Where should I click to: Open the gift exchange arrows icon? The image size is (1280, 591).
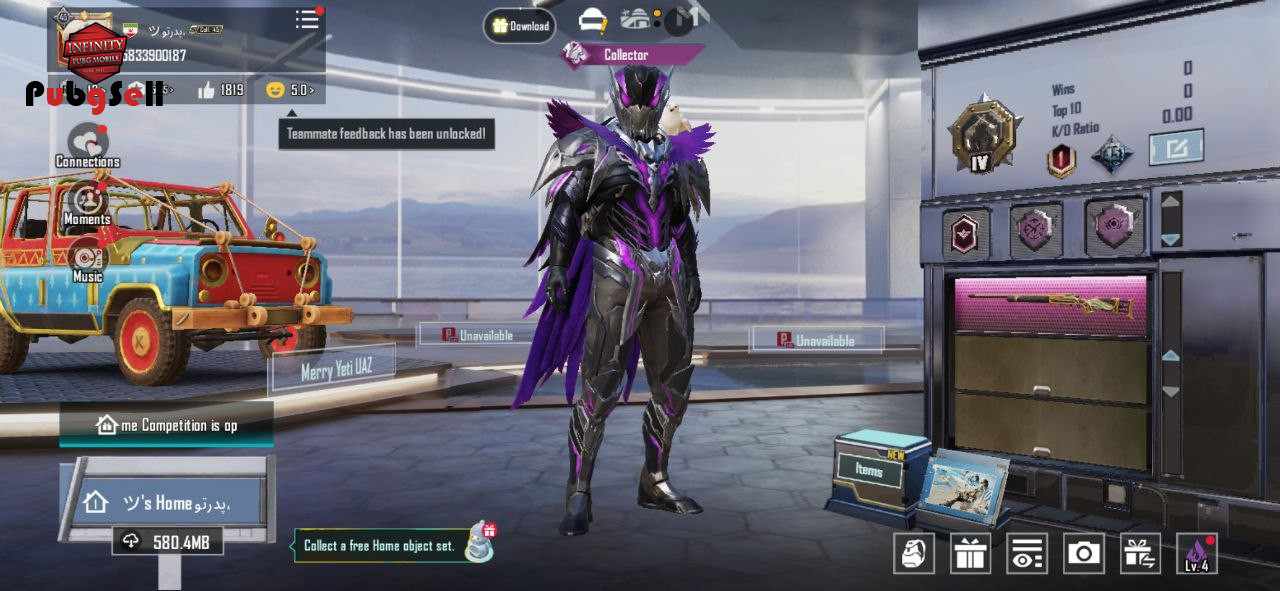coord(1140,553)
